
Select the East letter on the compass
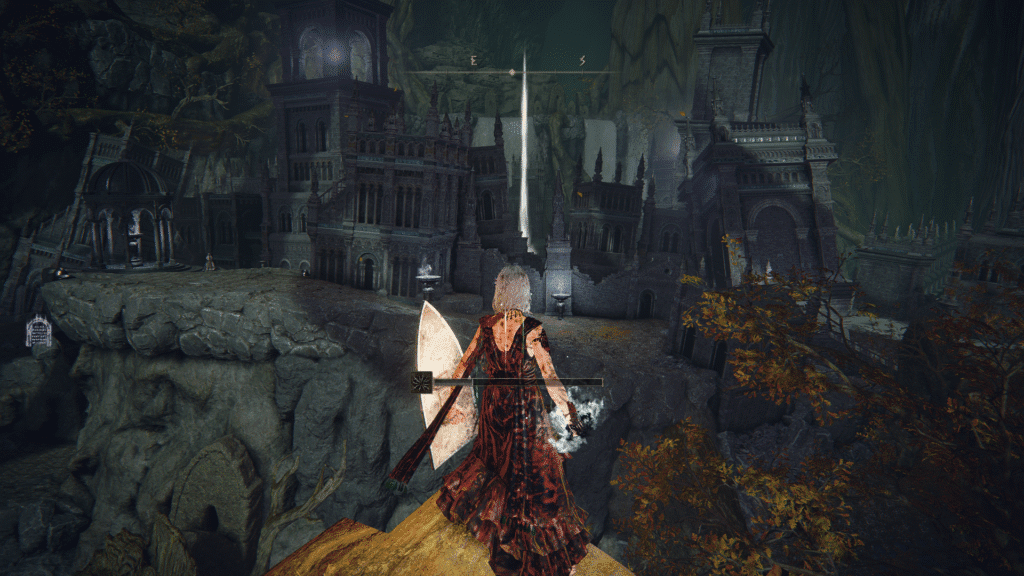pyautogui.click(x=473, y=61)
